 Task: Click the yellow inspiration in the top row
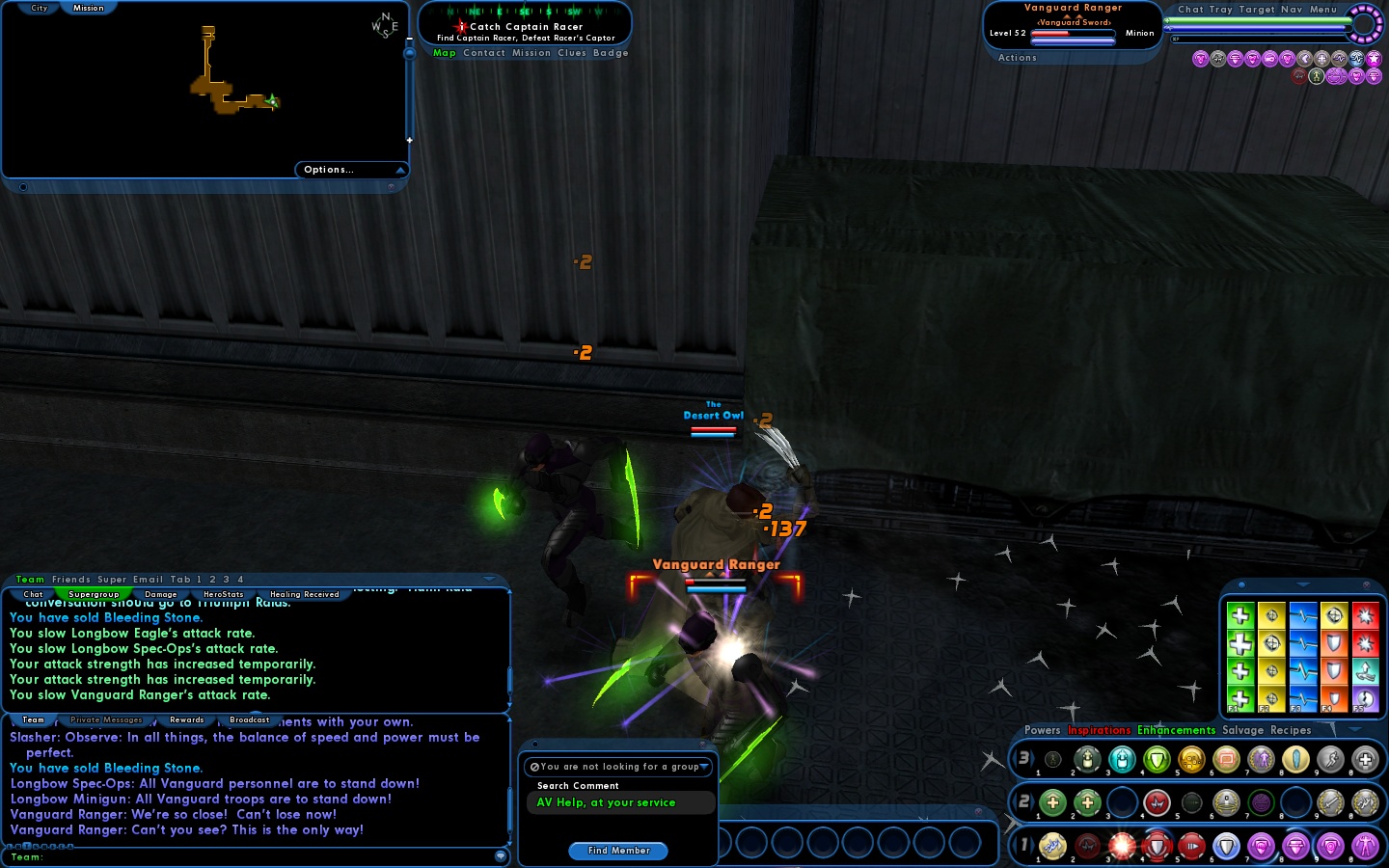pos(1271,616)
